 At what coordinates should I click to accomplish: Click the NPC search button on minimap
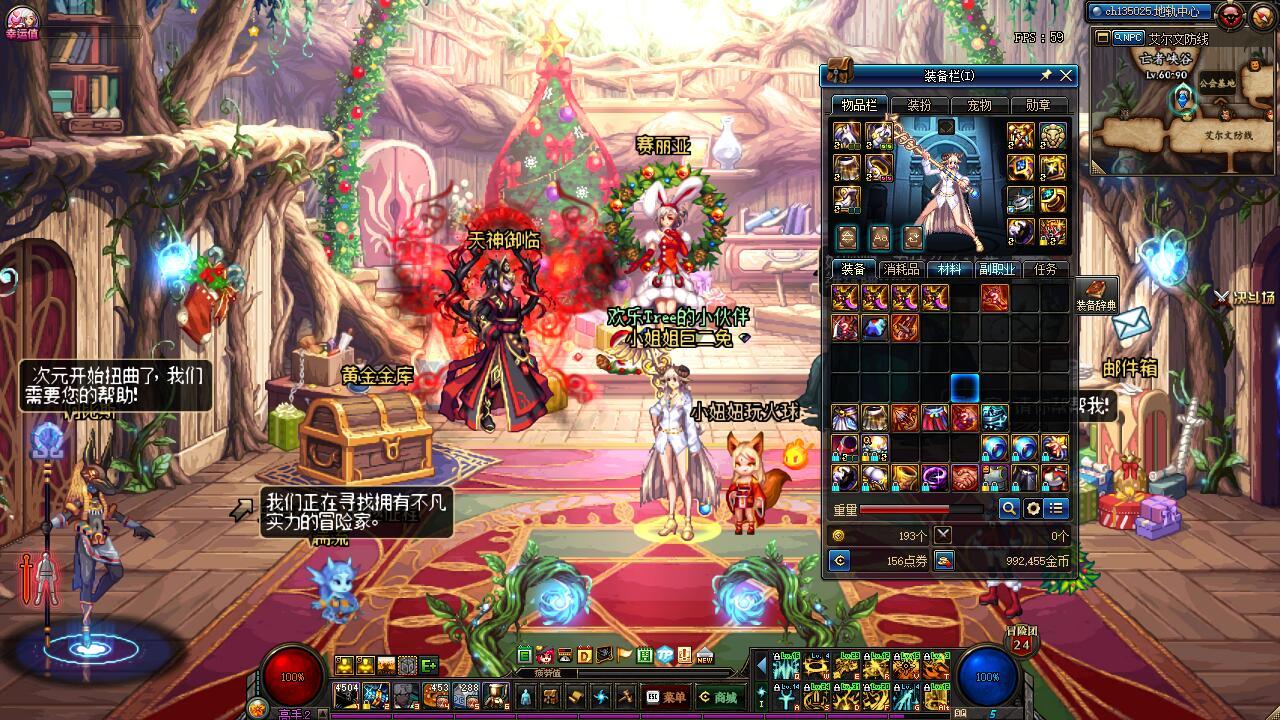[1129, 38]
